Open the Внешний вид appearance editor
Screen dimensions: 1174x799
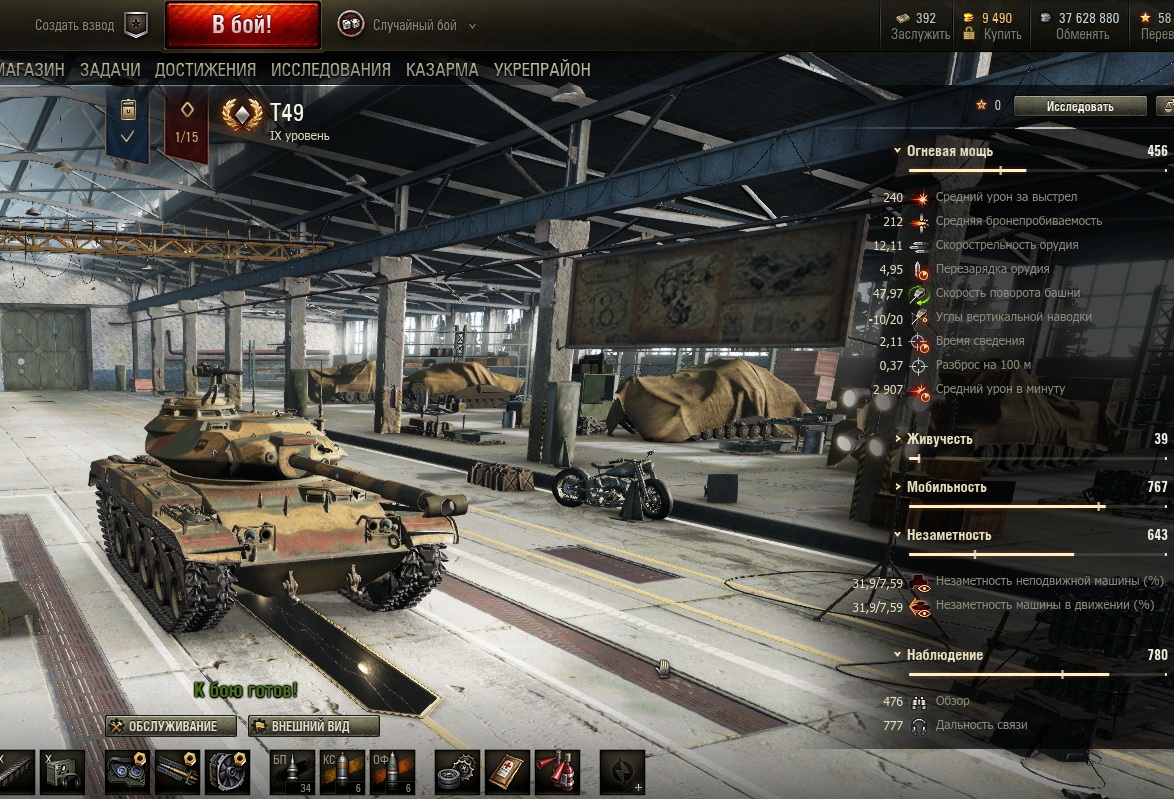click(x=314, y=726)
